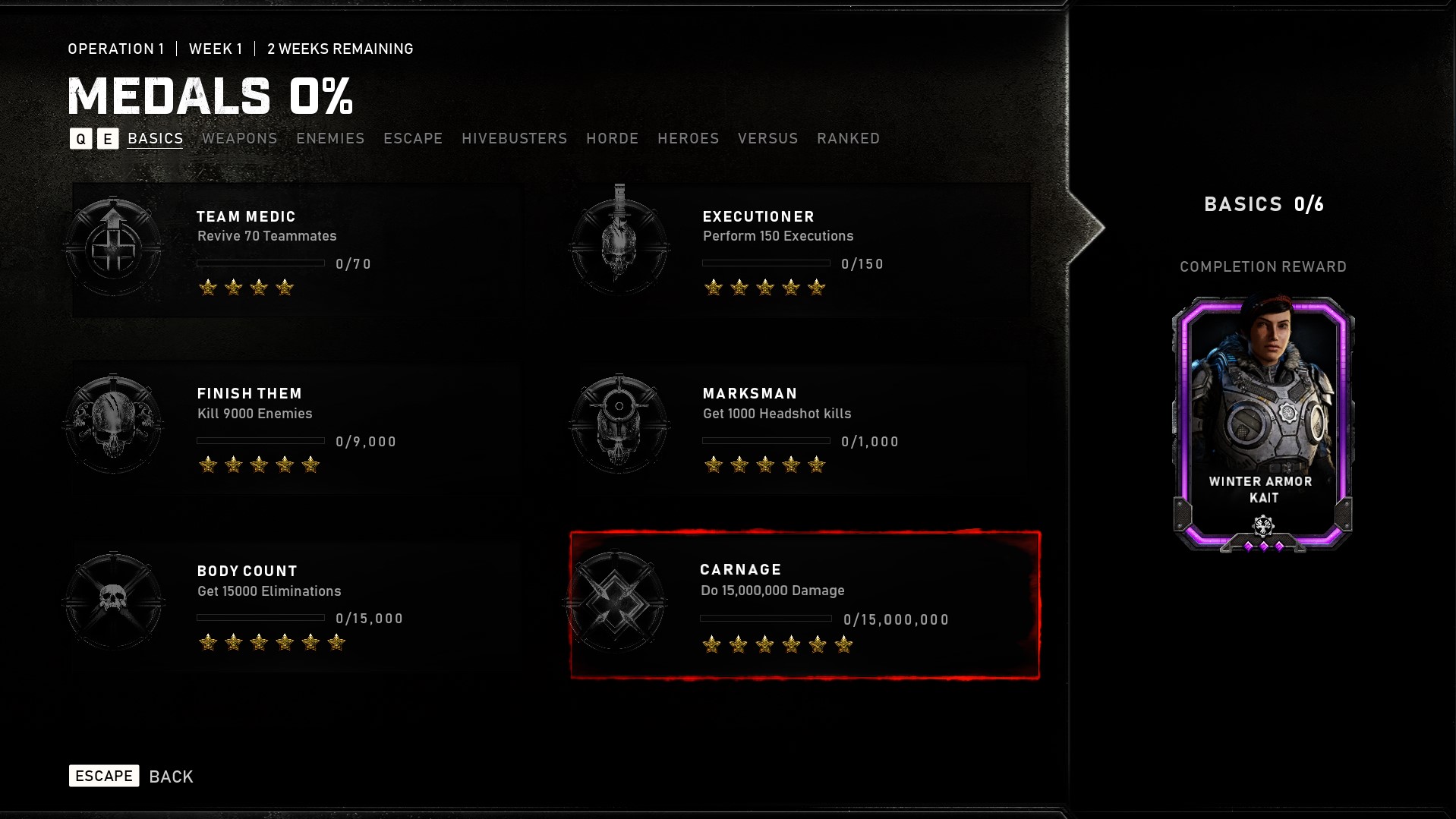Click the first star under Team Medic

207,288
